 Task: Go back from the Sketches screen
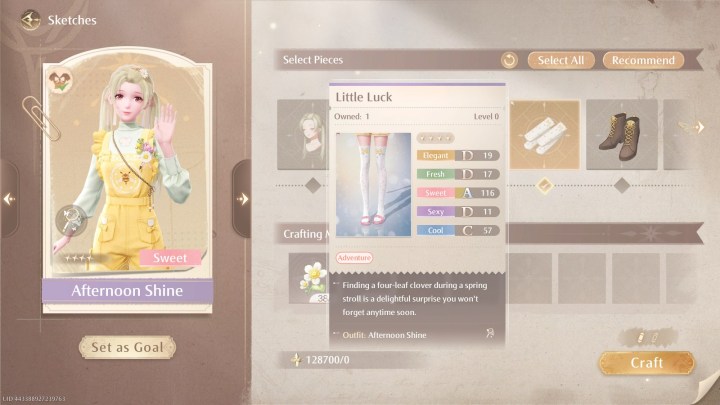28,20
